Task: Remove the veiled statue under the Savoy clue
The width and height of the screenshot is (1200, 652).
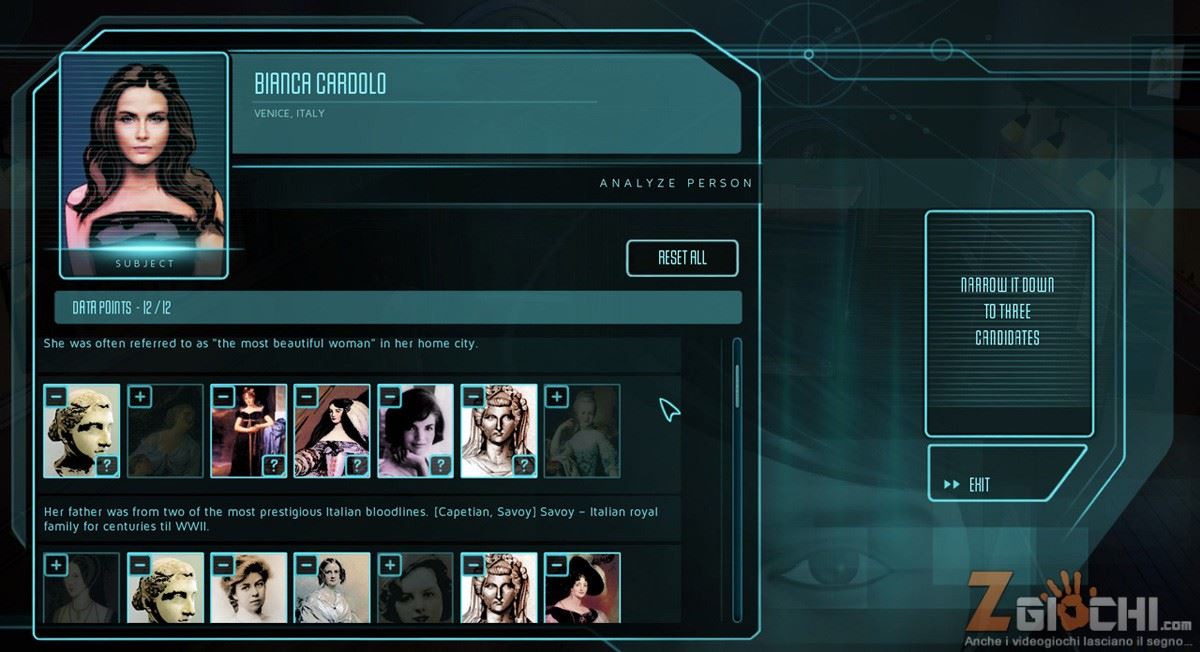Action: point(474,566)
